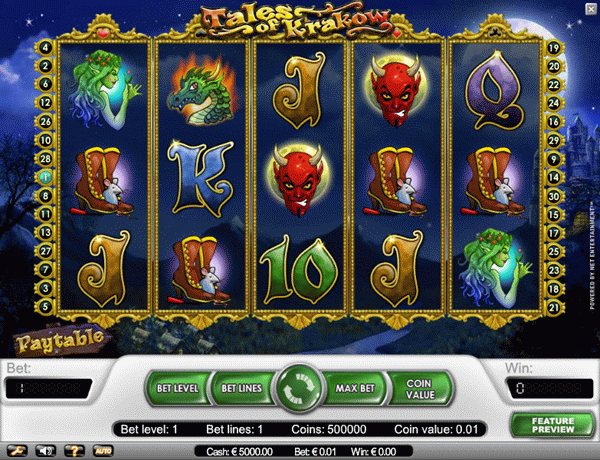Toggle sound with the speaker icon

click(44, 451)
